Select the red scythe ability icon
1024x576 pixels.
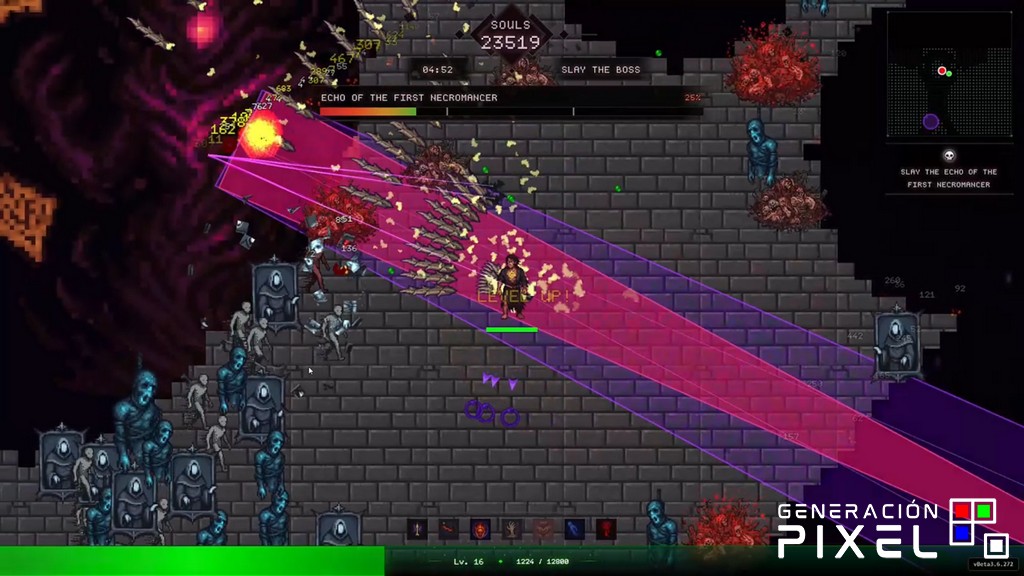click(x=448, y=529)
